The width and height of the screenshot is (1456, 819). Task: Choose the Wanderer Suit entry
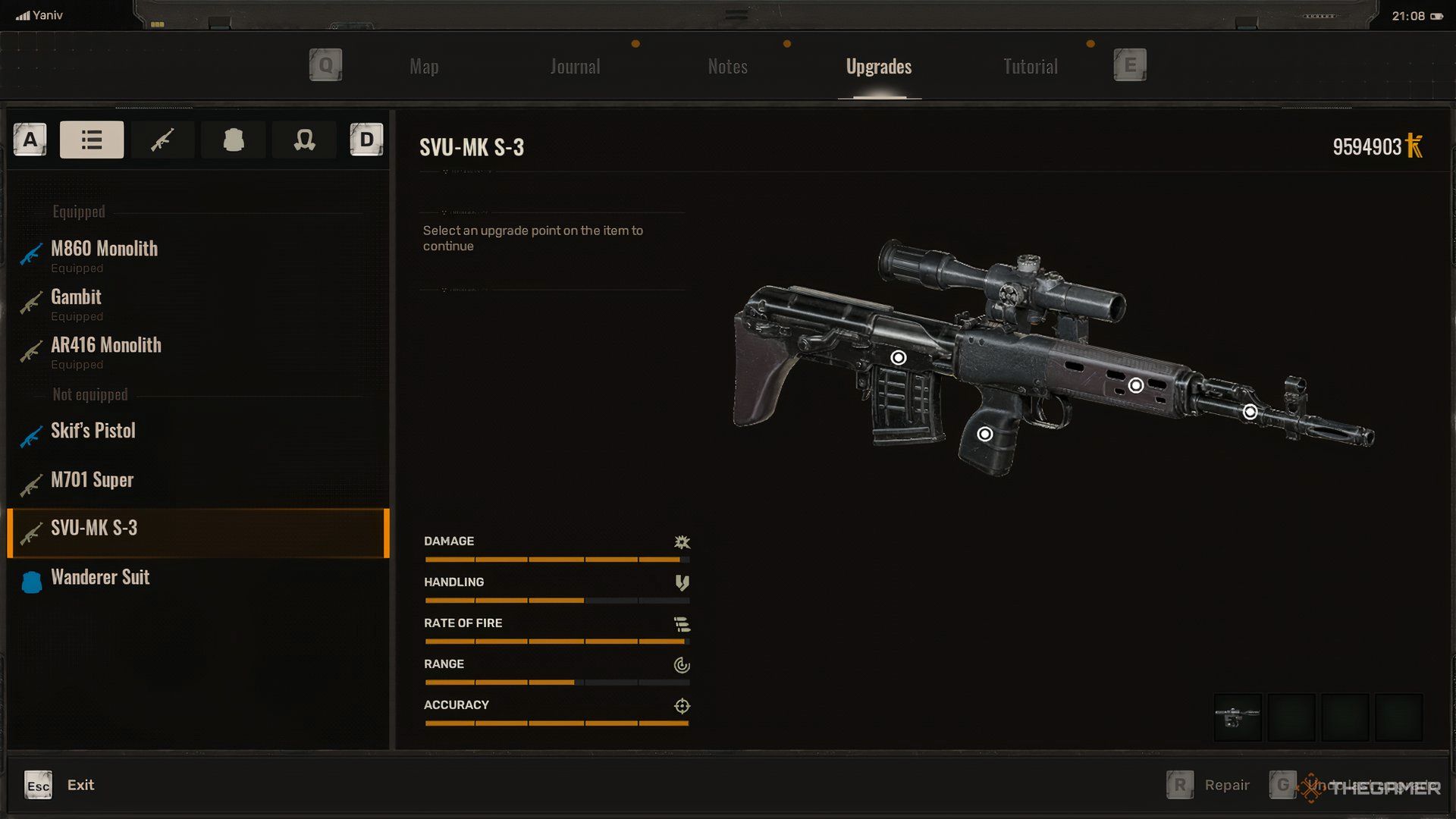(100, 578)
